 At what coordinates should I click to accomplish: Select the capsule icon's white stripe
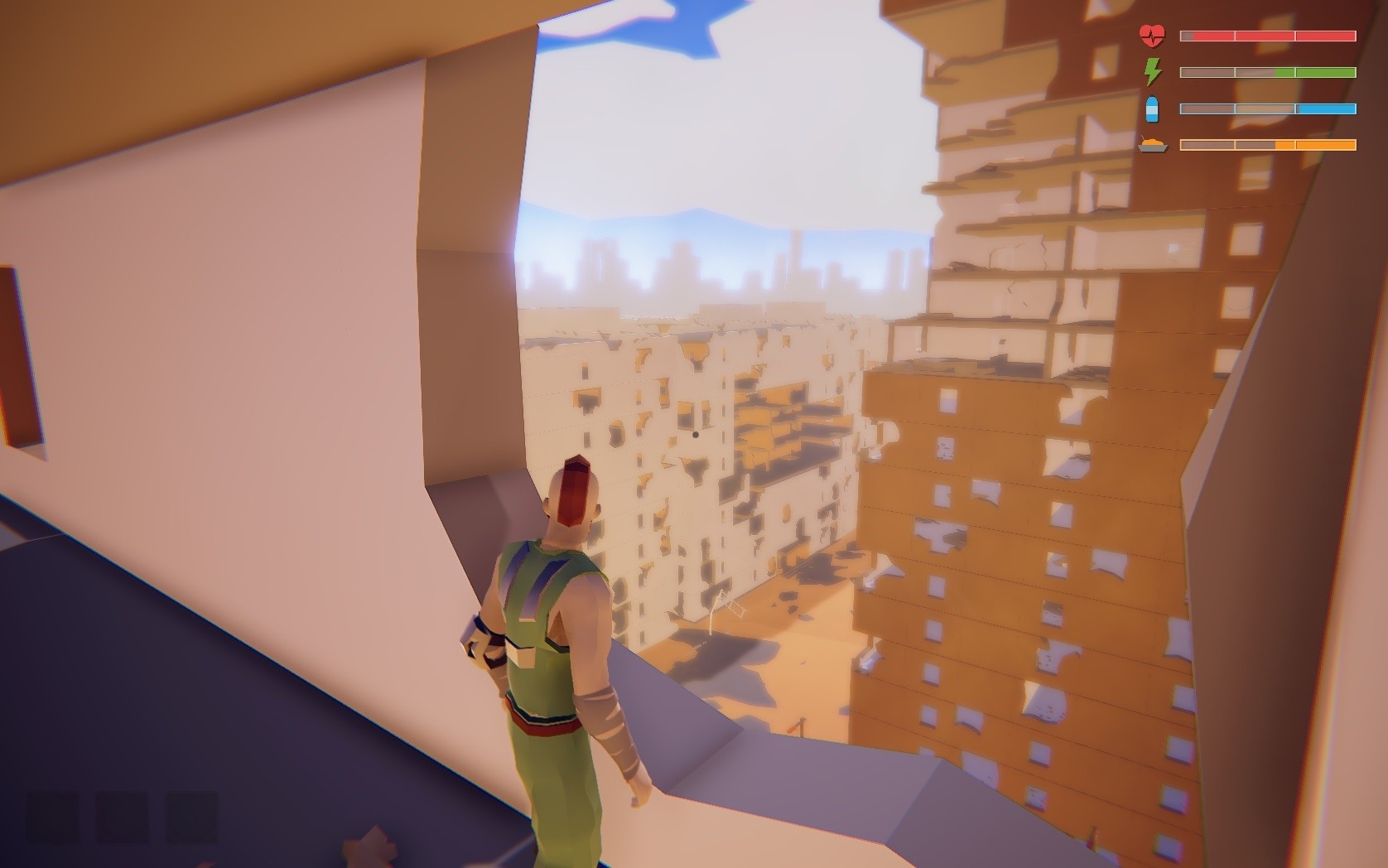1152,111
